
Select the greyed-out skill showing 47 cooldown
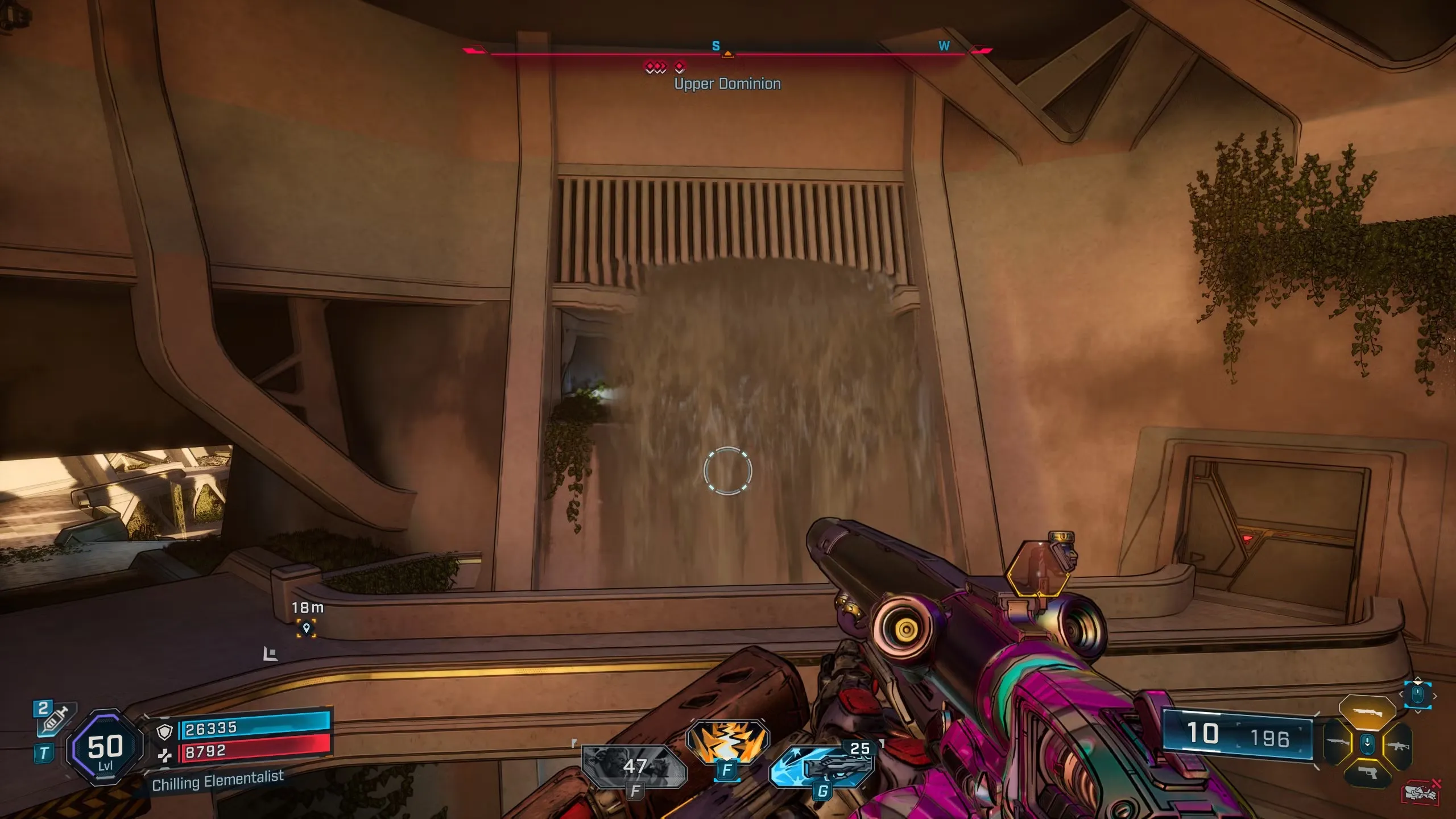tap(634, 766)
